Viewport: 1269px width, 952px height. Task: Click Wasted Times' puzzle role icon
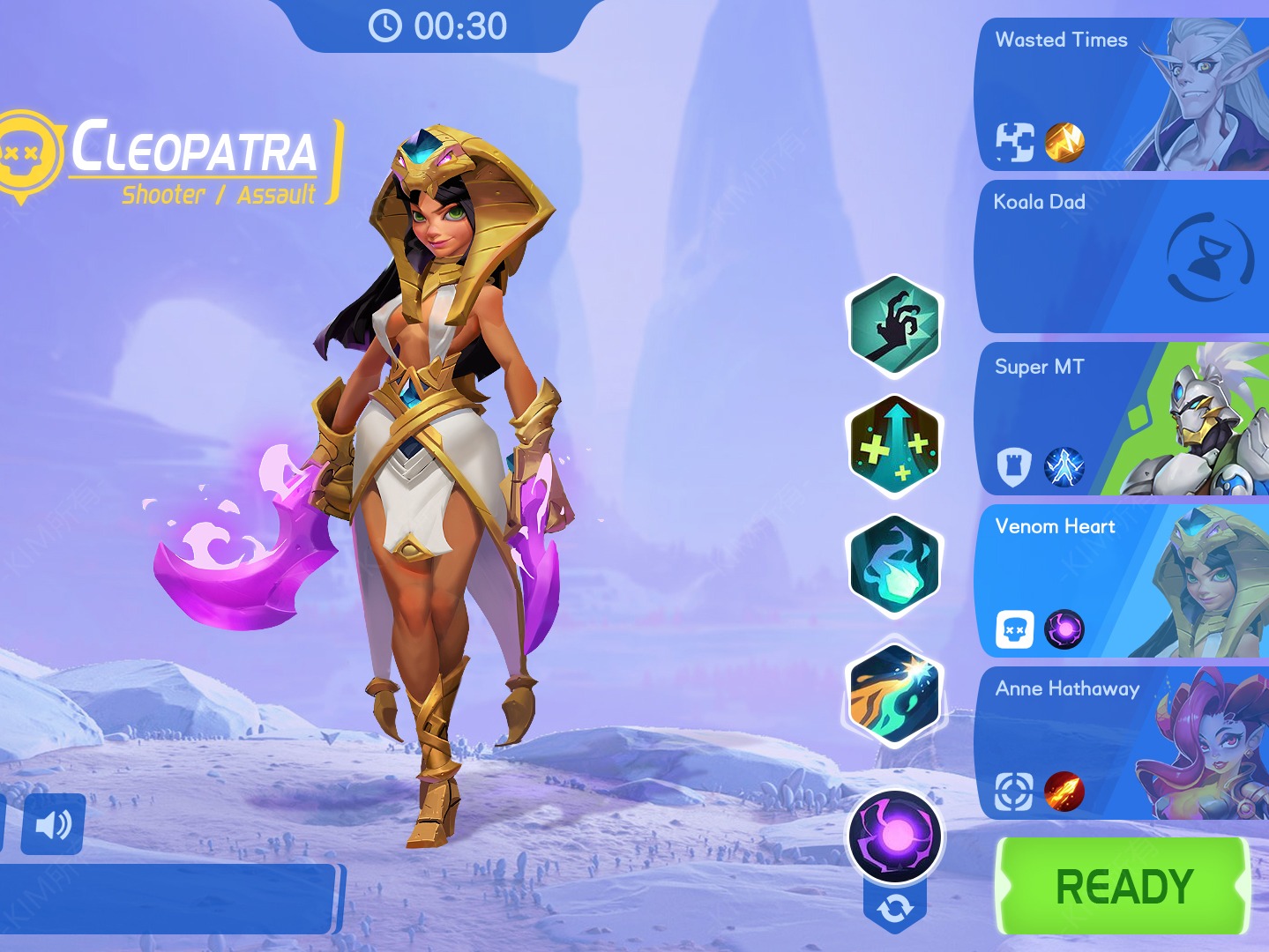(1016, 144)
